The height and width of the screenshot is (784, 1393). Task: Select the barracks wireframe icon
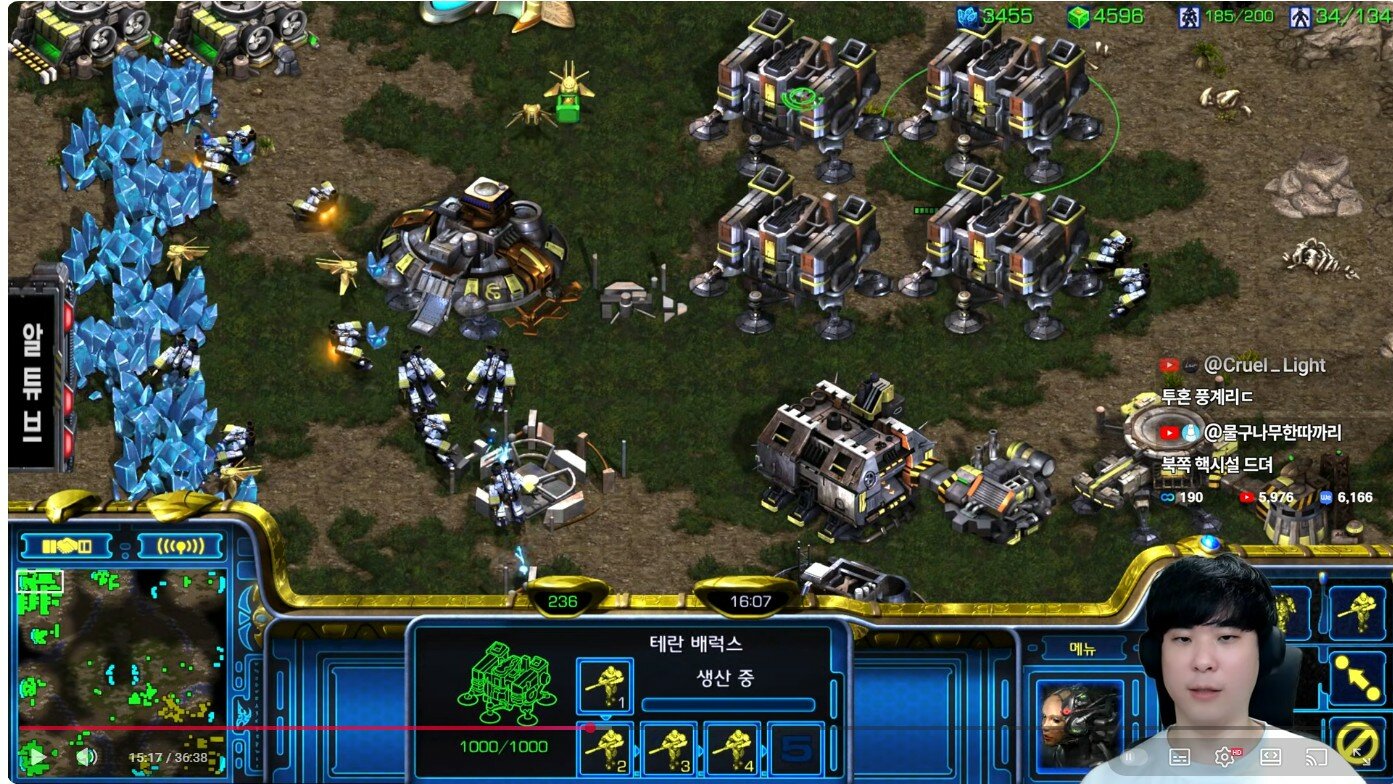(x=505, y=685)
